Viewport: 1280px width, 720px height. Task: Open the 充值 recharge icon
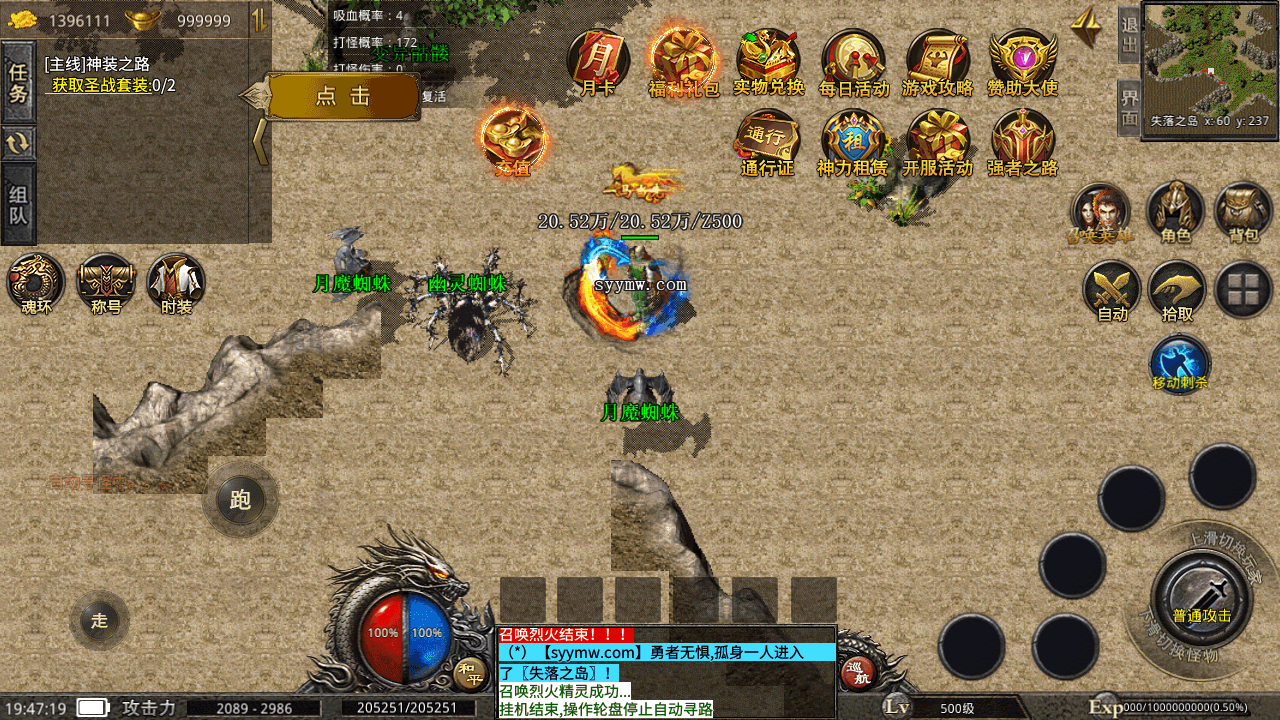click(513, 140)
